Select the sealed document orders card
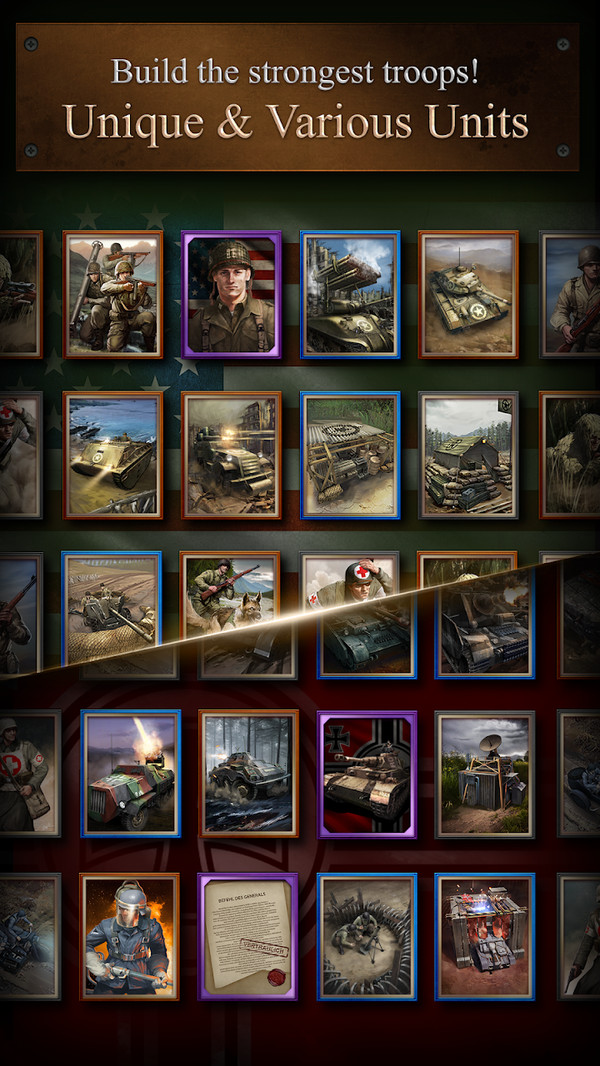600x1066 pixels. point(249,936)
